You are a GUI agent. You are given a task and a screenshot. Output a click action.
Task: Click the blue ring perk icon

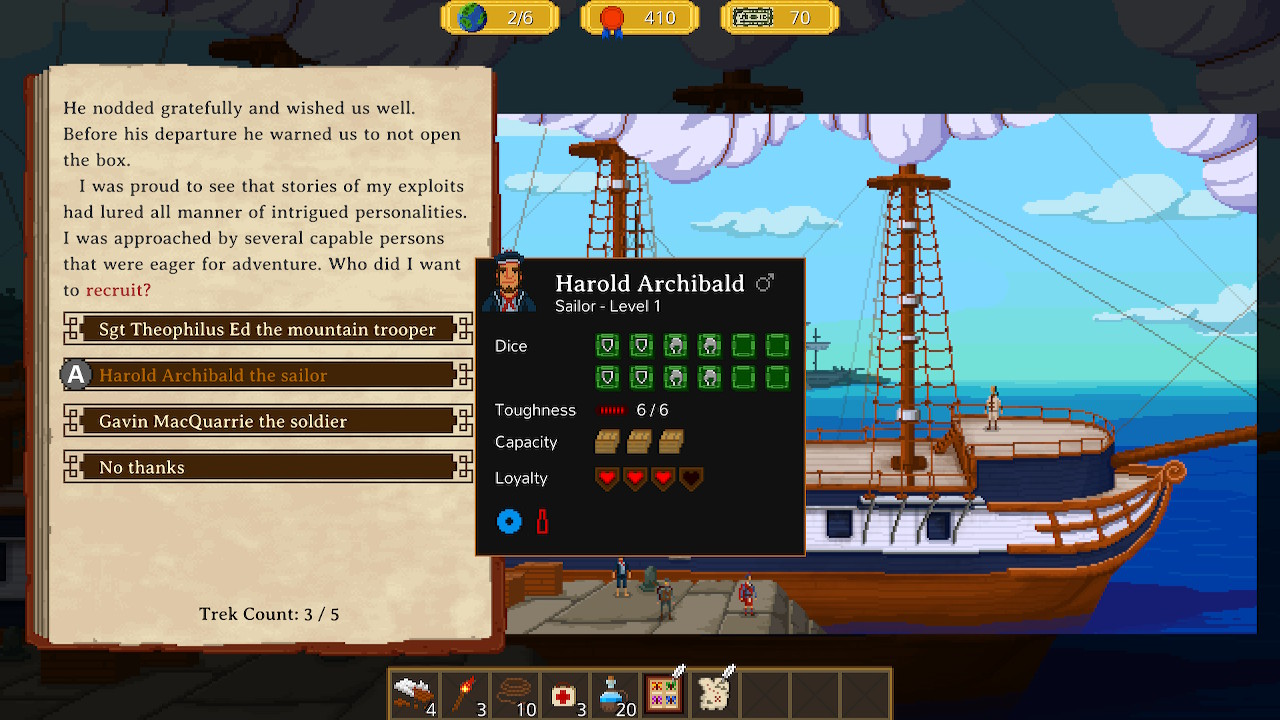509,521
